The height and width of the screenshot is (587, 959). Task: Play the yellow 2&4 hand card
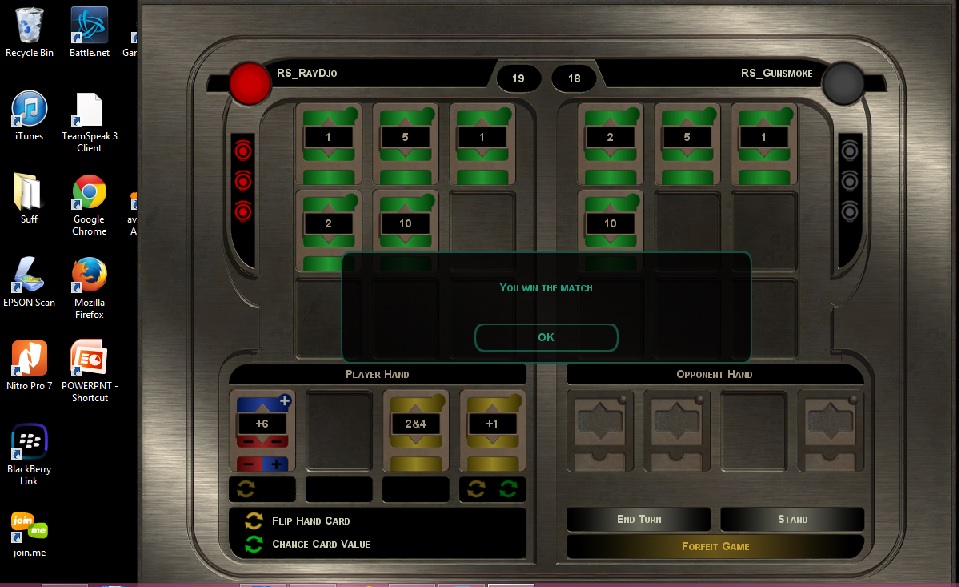[416, 430]
